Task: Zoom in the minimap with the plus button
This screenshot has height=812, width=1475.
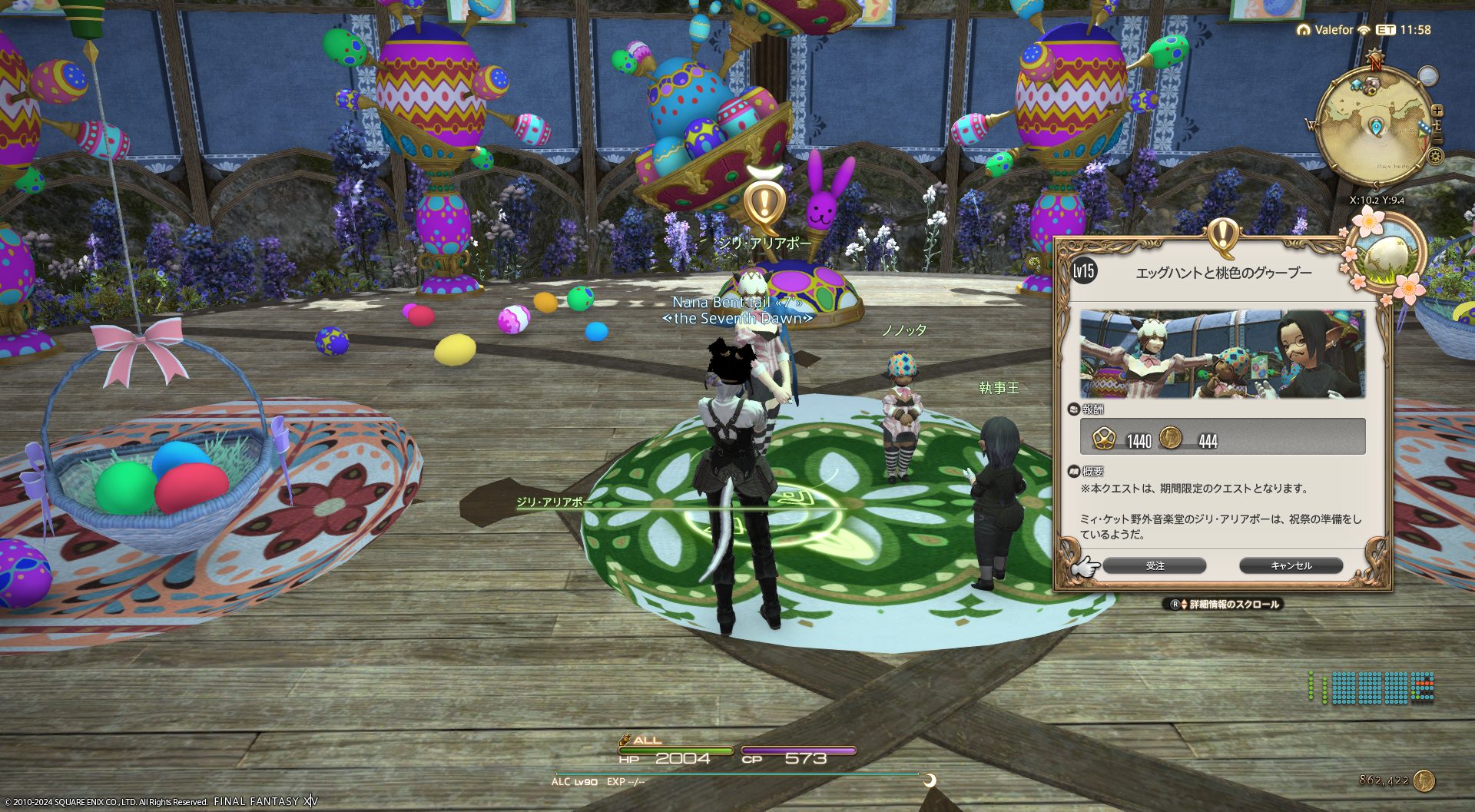Action: coord(1437,111)
